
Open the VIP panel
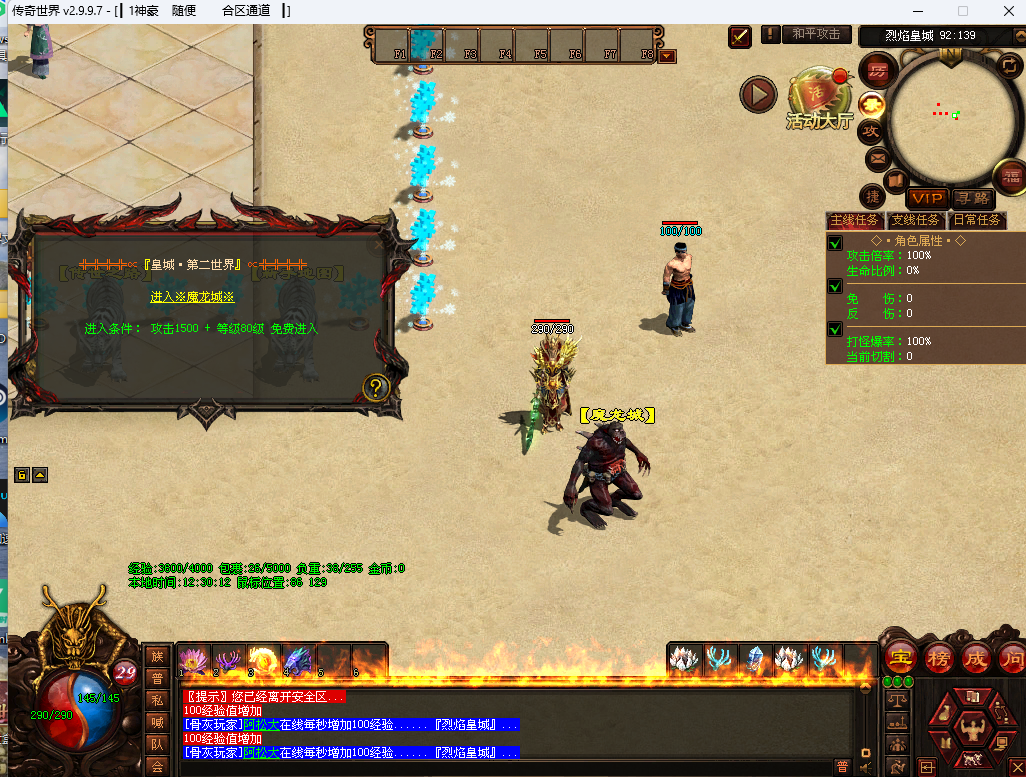(x=927, y=198)
